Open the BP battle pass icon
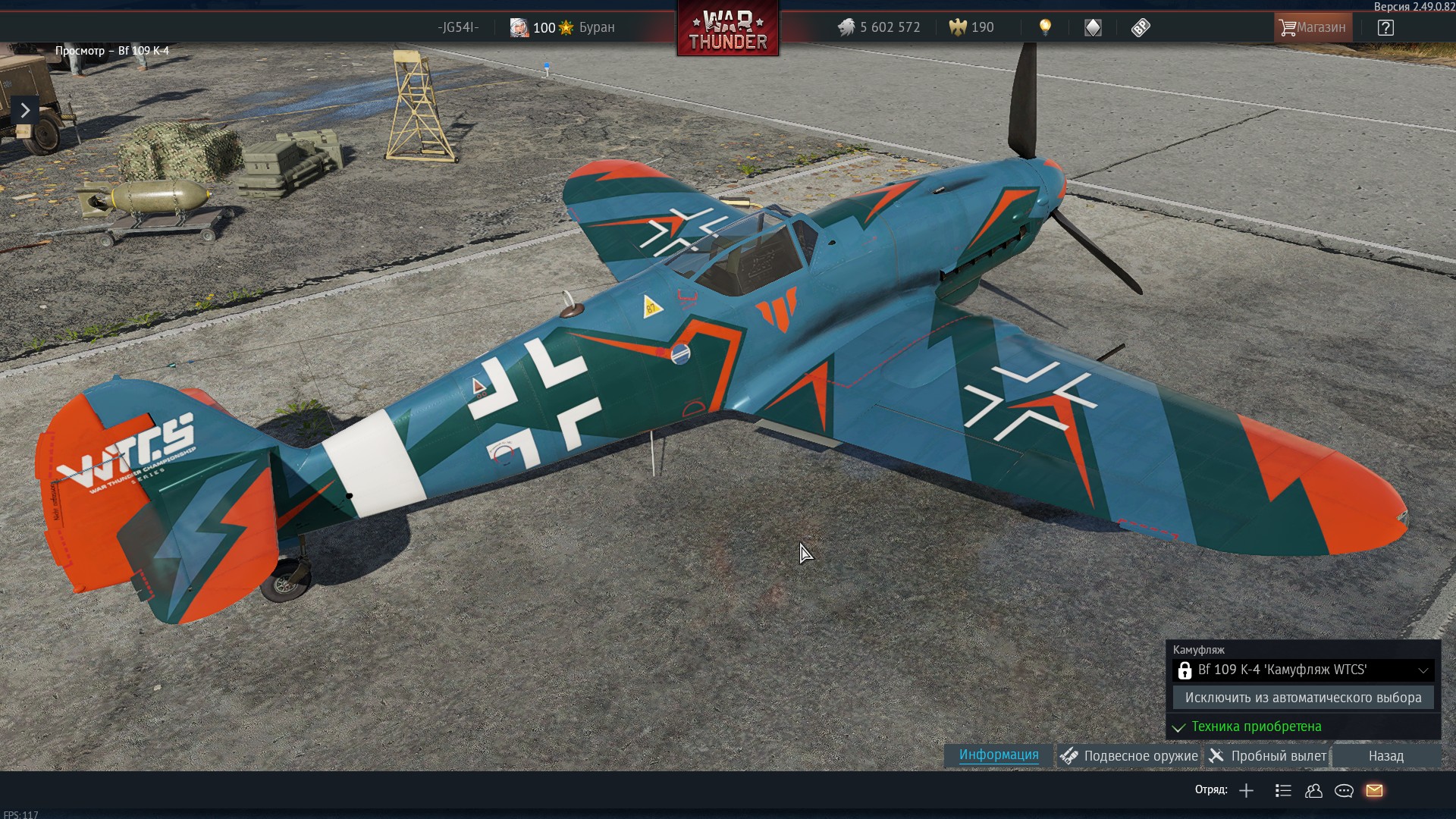The height and width of the screenshot is (819, 1456). click(1141, 28)
